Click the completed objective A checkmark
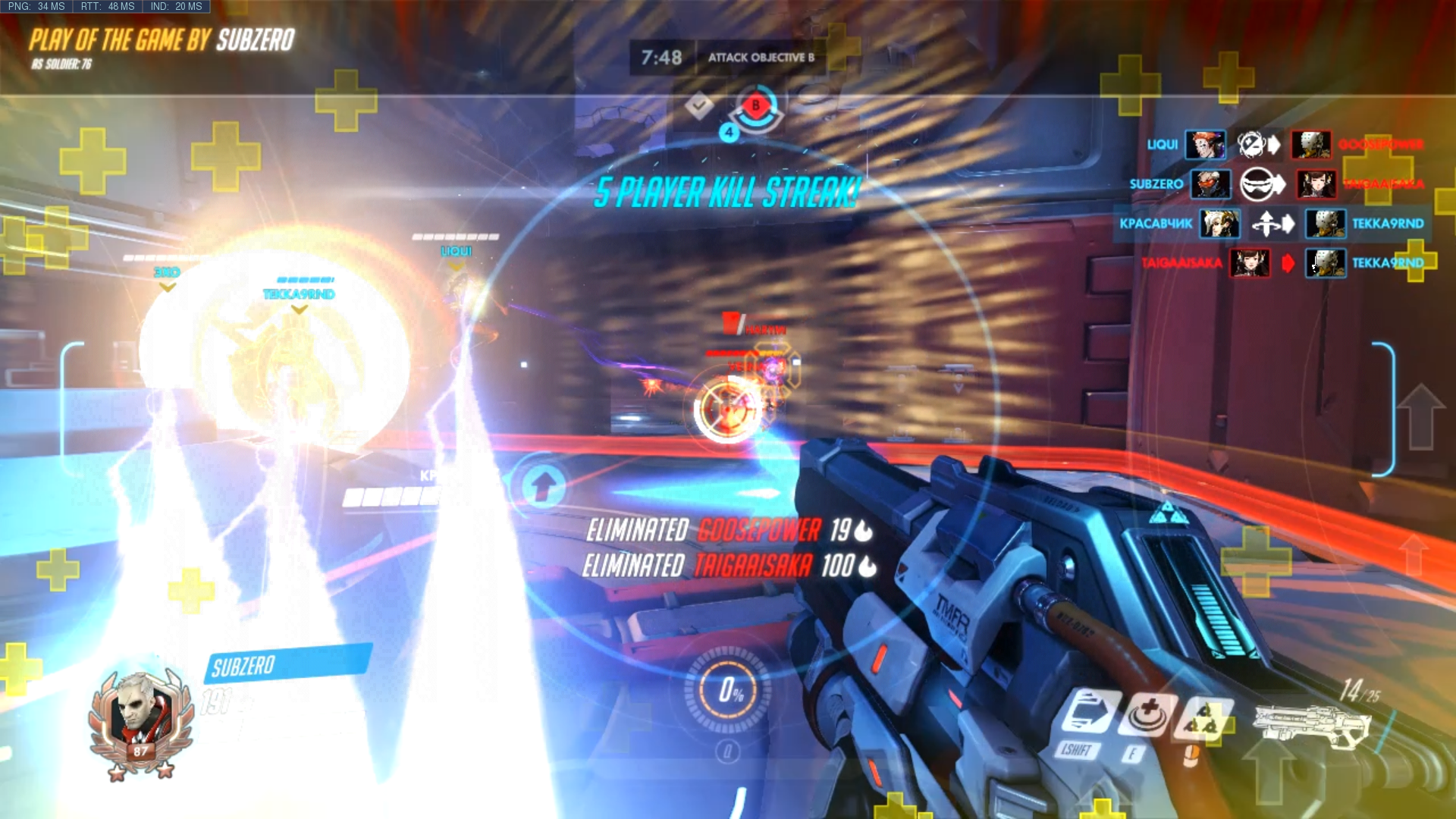Screen dimensions: 1456x819 (x=699, y=105)
